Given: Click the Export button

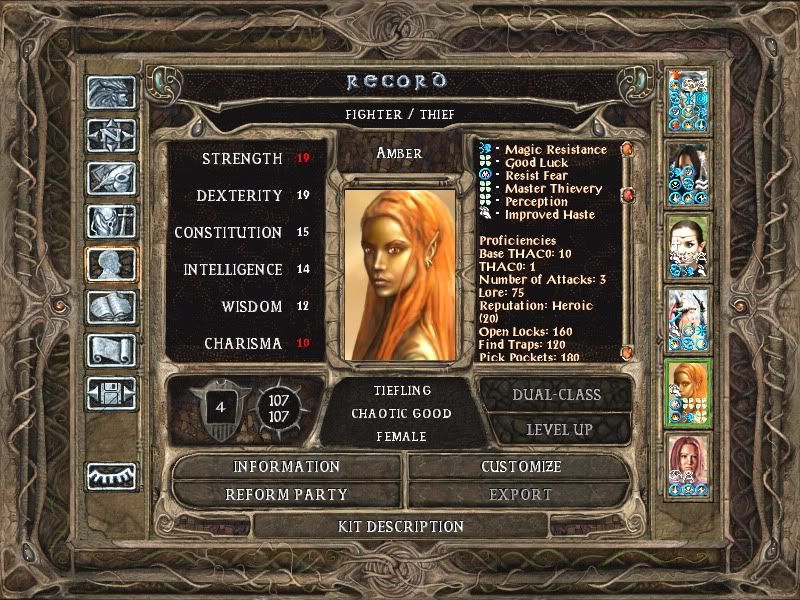Looking at the screenshot, I should (x=521, y=494).
